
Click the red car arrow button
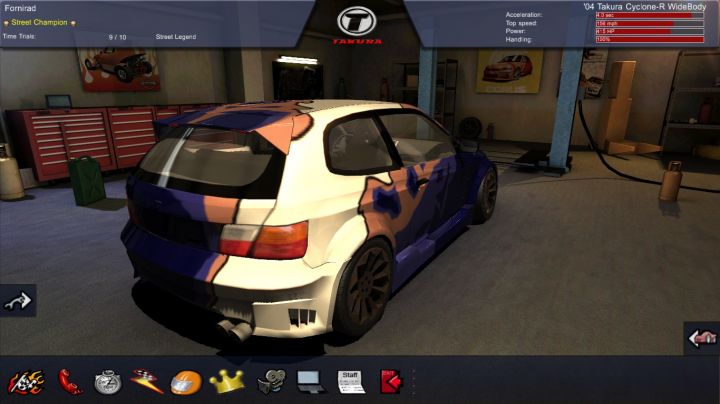pos(702,339)
